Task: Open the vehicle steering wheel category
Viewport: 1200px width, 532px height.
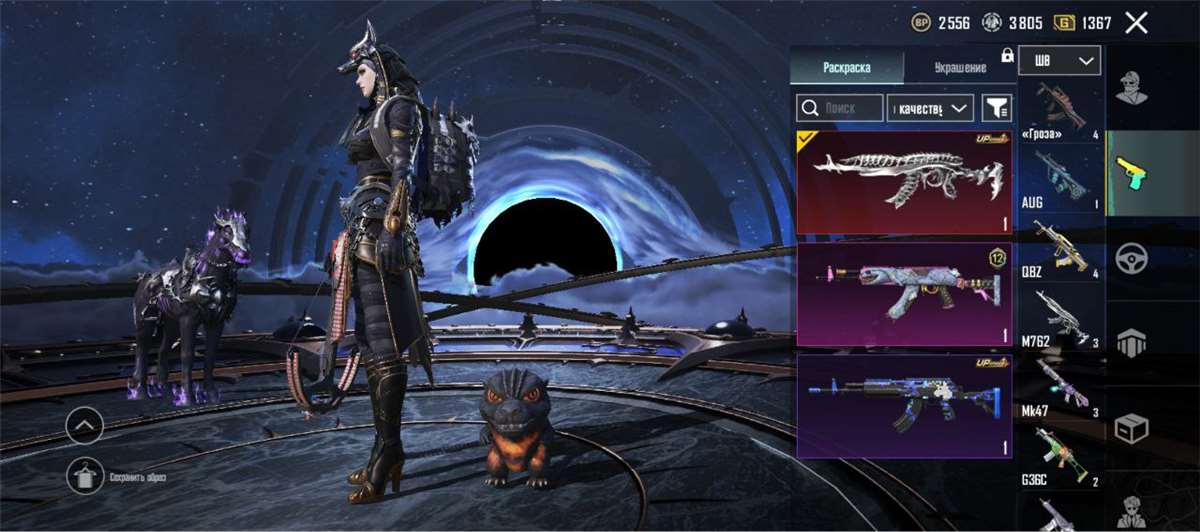Action: [x=1131, y=258]
